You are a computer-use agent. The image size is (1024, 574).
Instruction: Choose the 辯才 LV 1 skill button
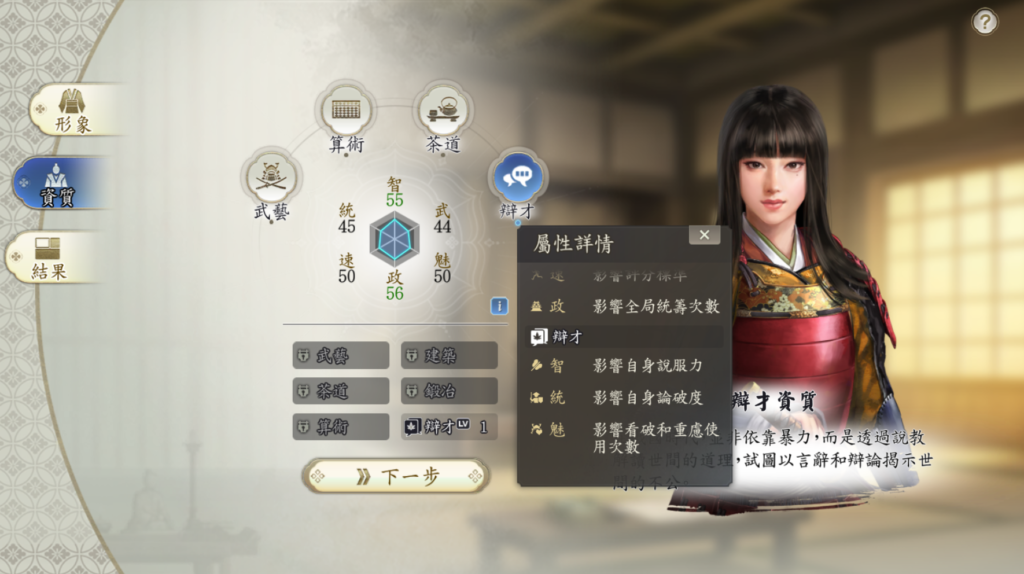click(449, 427)
